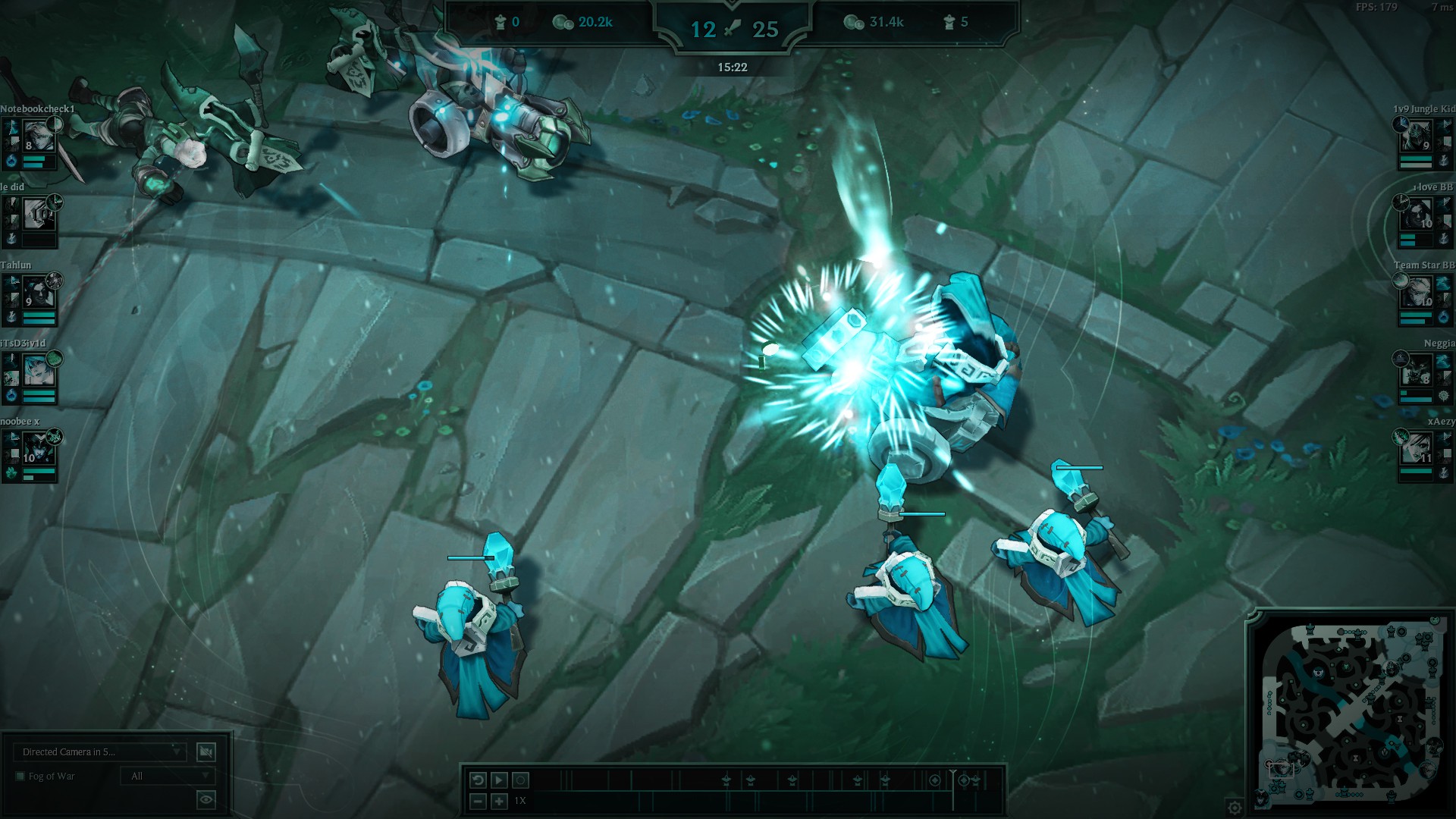Focus on Neggia's champion portrait
Viewport: 1456px width, 819px height.
[x=1417, y=371]
